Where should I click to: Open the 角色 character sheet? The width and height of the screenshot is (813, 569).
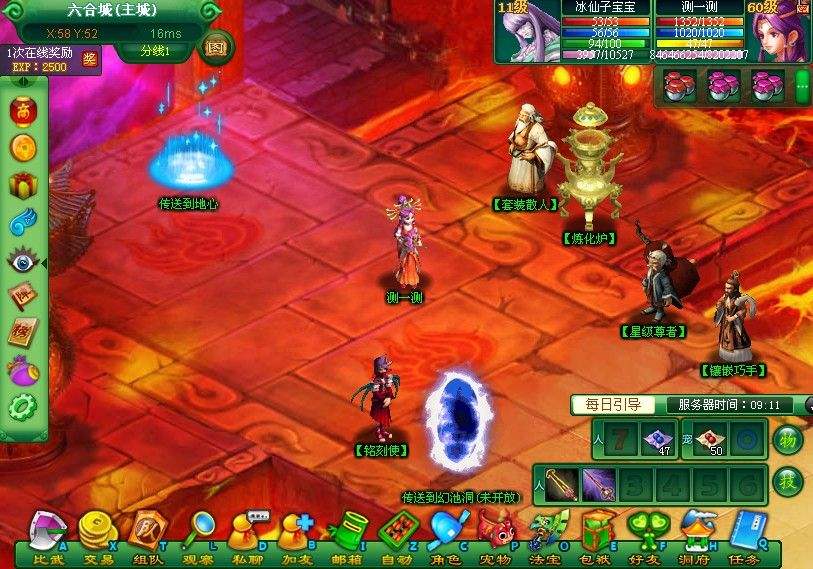click(446, 531)
